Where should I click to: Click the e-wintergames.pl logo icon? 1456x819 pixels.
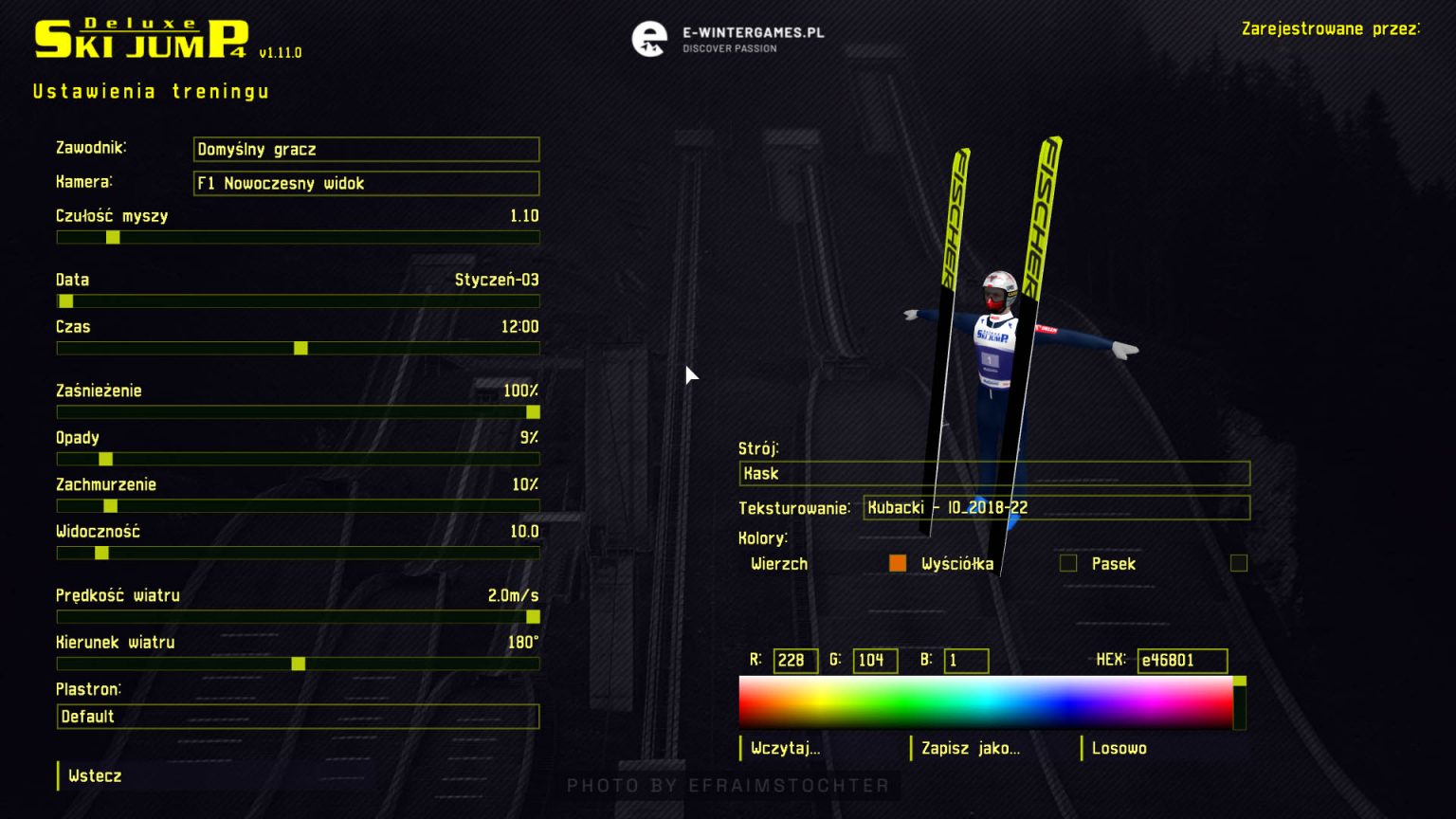[x=650, y=40]
